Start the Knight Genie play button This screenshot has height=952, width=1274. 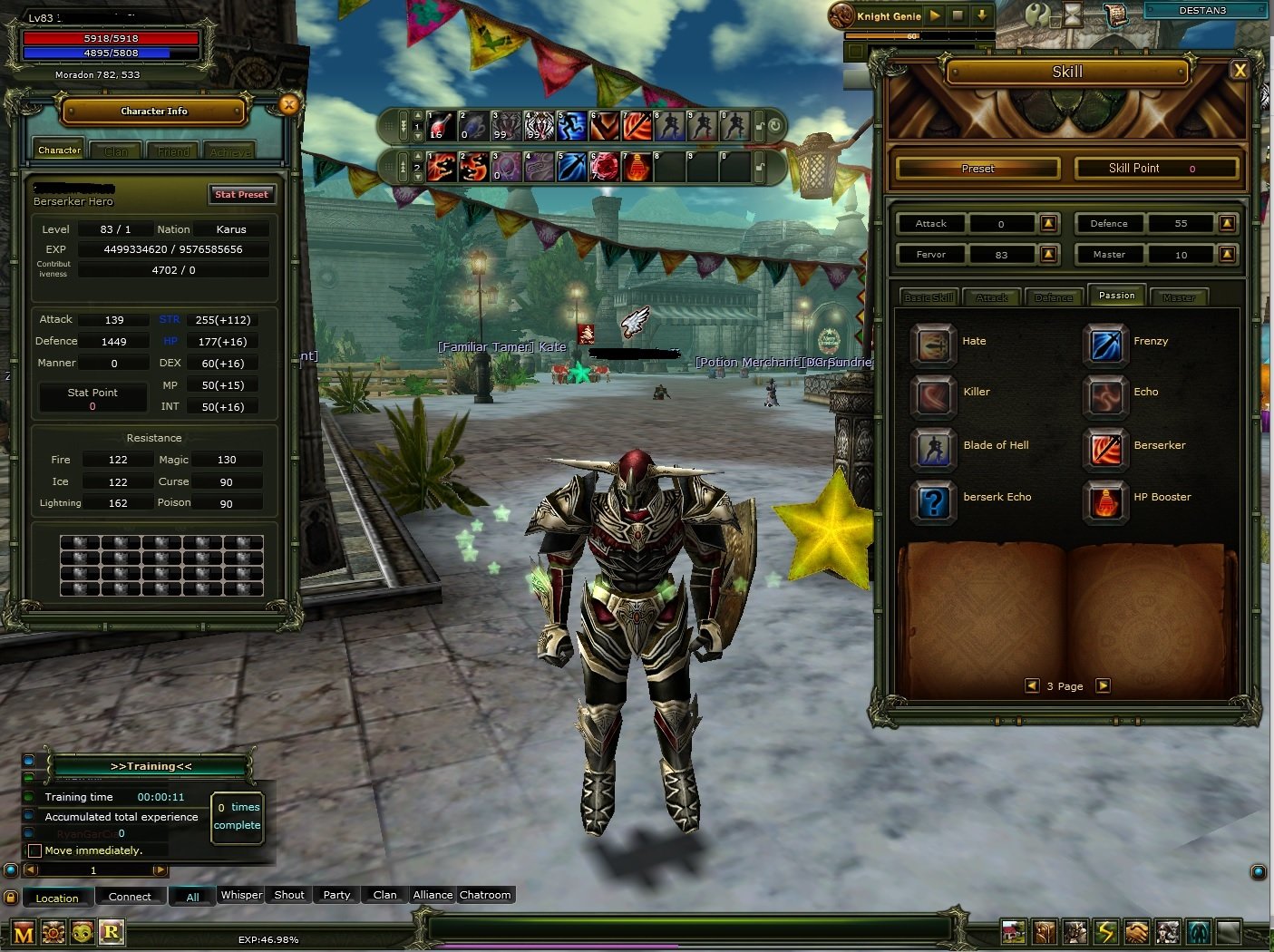coord(935,15)
